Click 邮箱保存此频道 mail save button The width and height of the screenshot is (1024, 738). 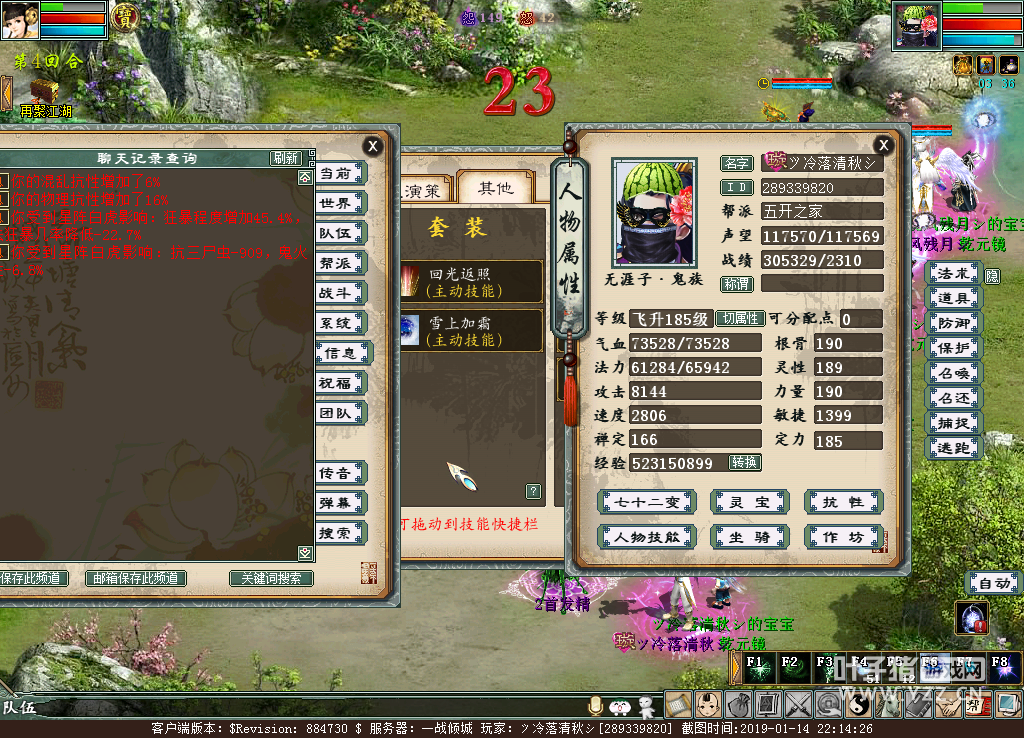click(136, 578)
